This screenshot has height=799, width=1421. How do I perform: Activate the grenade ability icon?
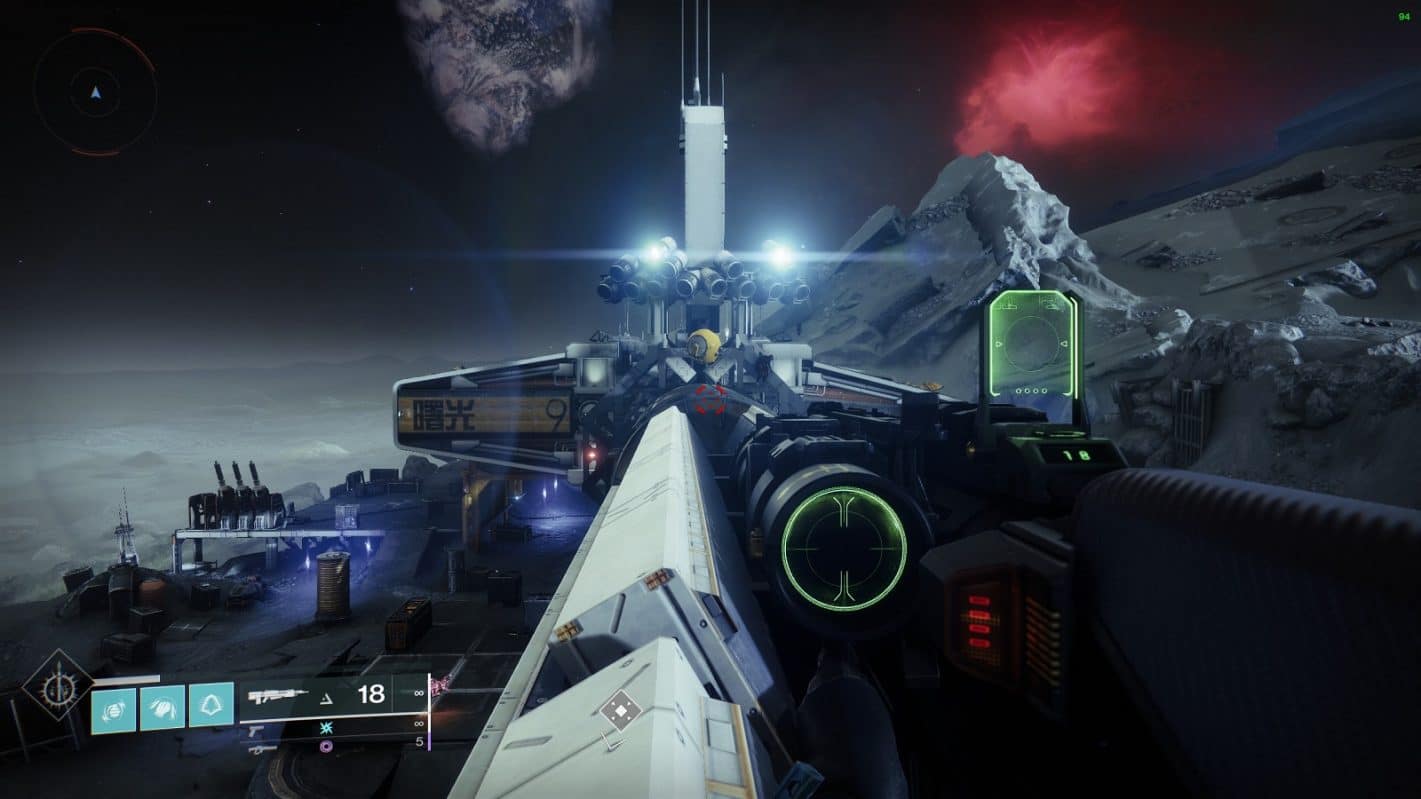coord(114,708)
